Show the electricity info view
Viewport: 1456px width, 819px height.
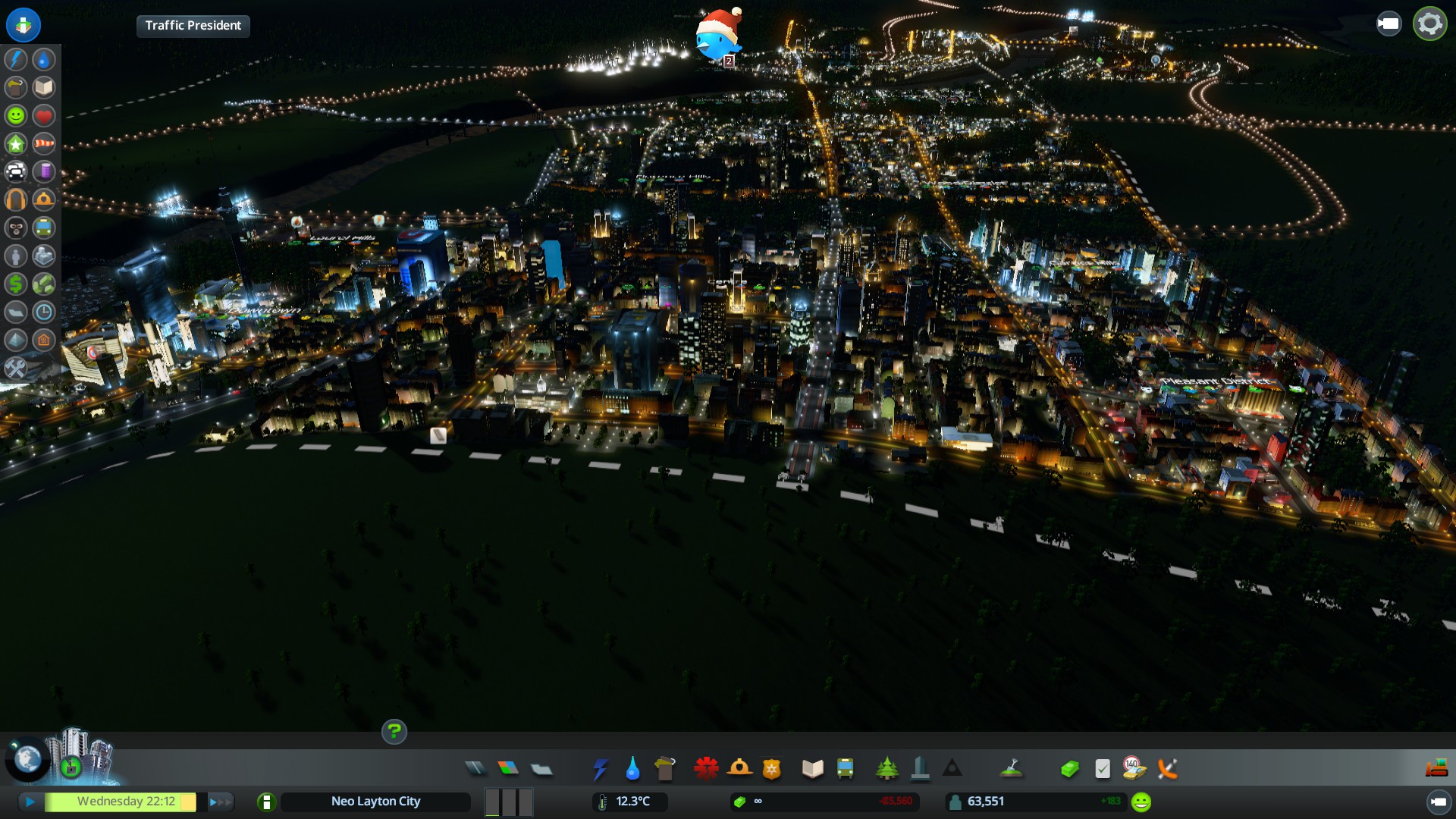[16, 59]
